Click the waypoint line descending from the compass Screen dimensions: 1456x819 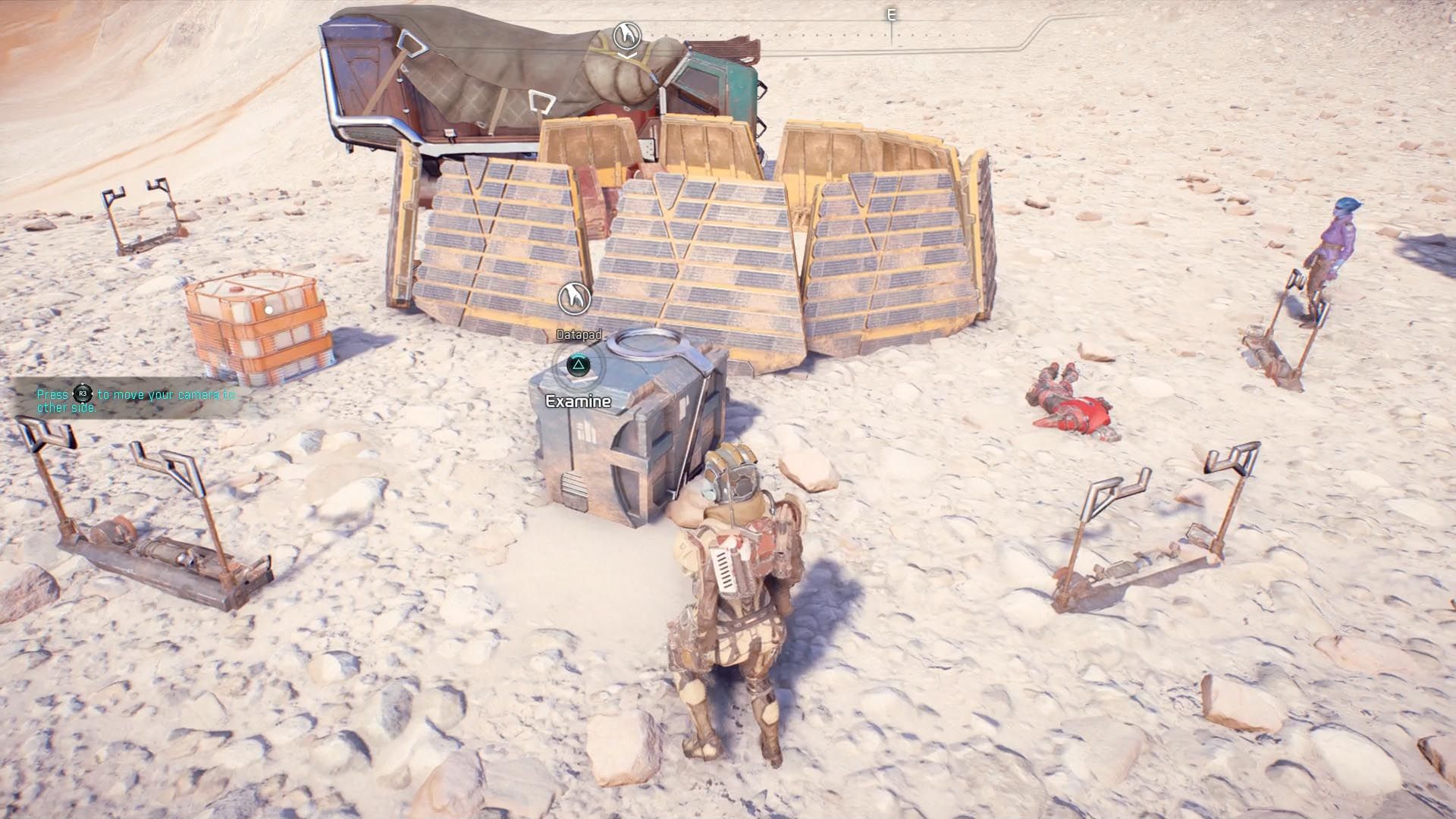point(890,38)
